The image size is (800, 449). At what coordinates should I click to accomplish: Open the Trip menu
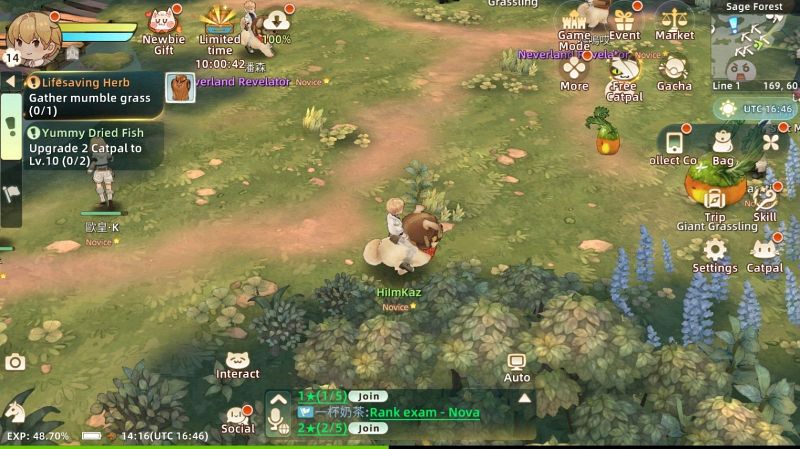pyautogui.click(x=715, y=203)
